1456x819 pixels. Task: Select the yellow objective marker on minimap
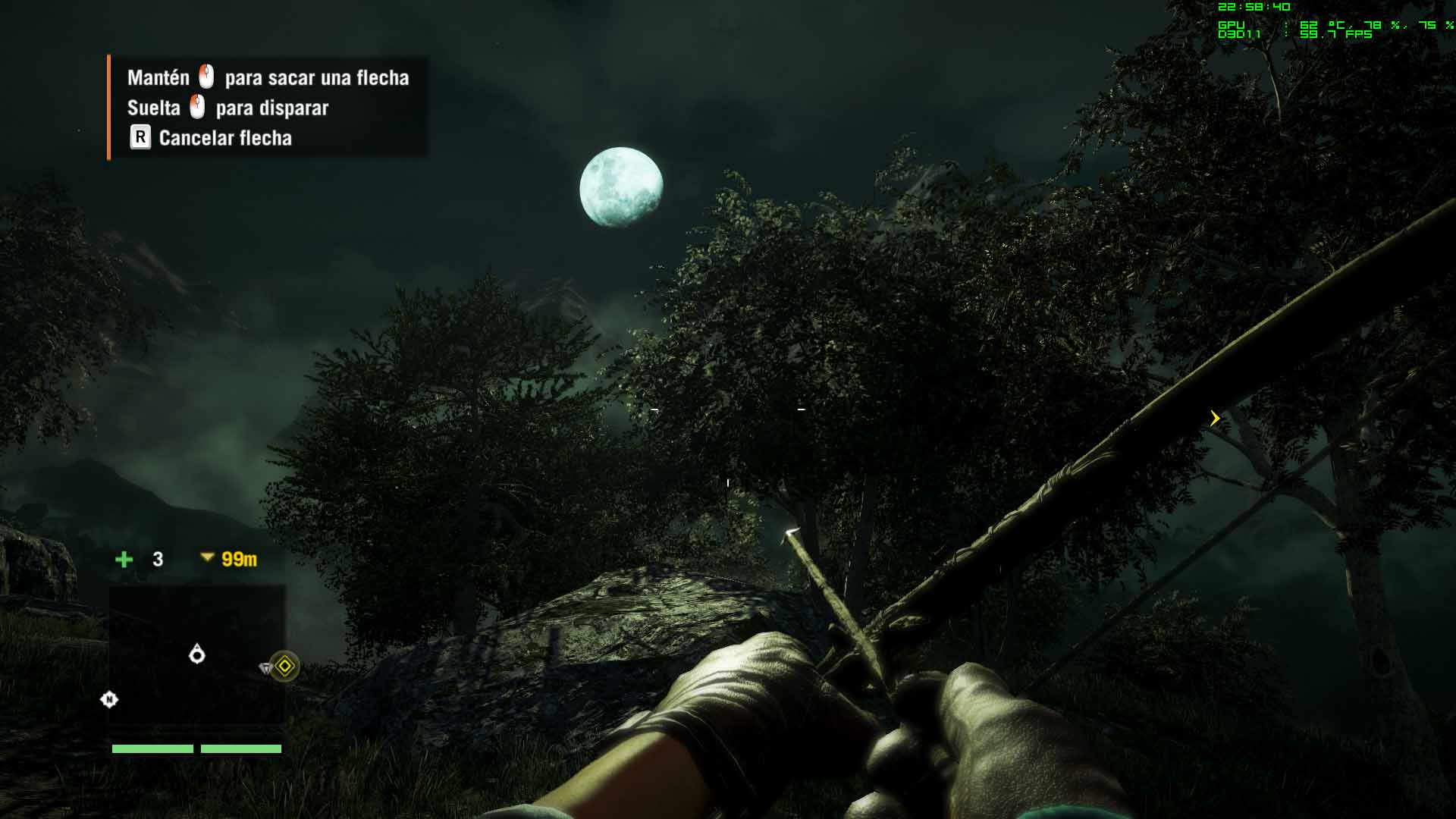[x=284, y=666]
